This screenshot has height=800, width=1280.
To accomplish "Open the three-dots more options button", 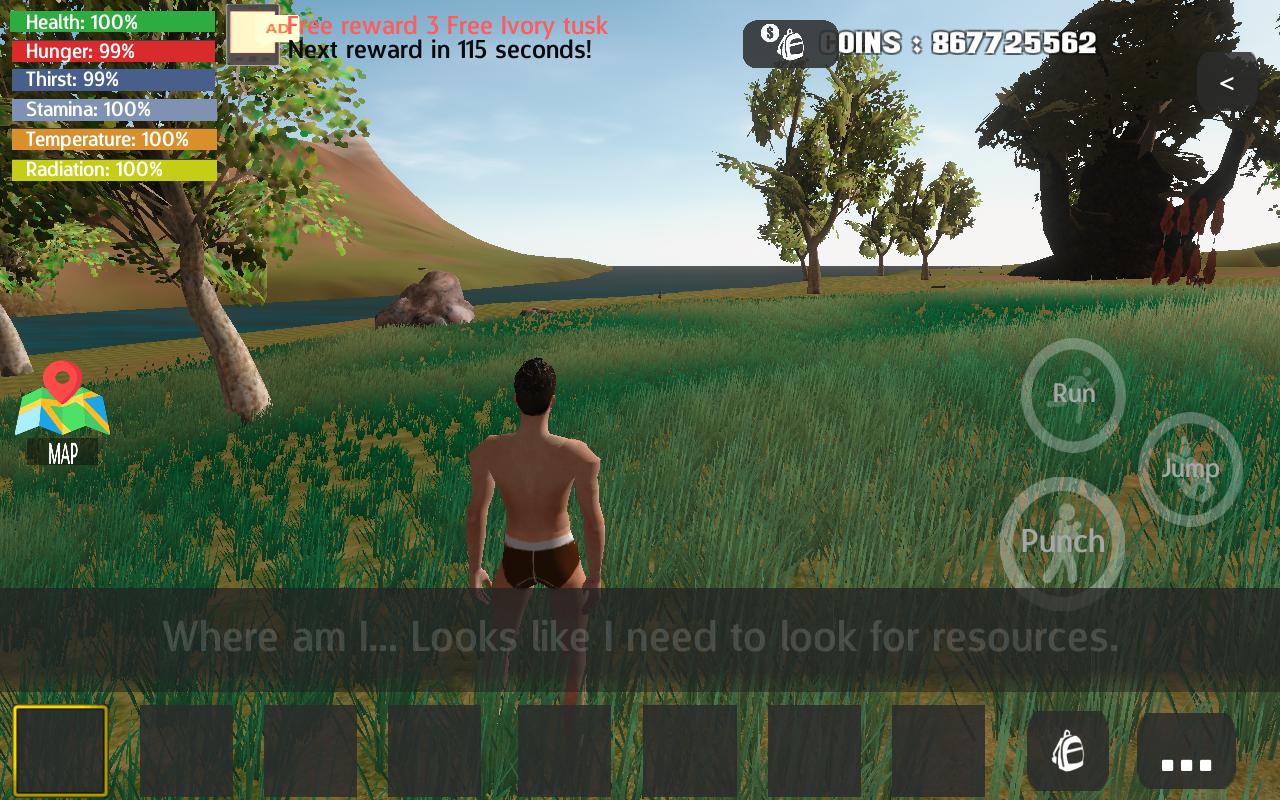I will coord(1186,752).
